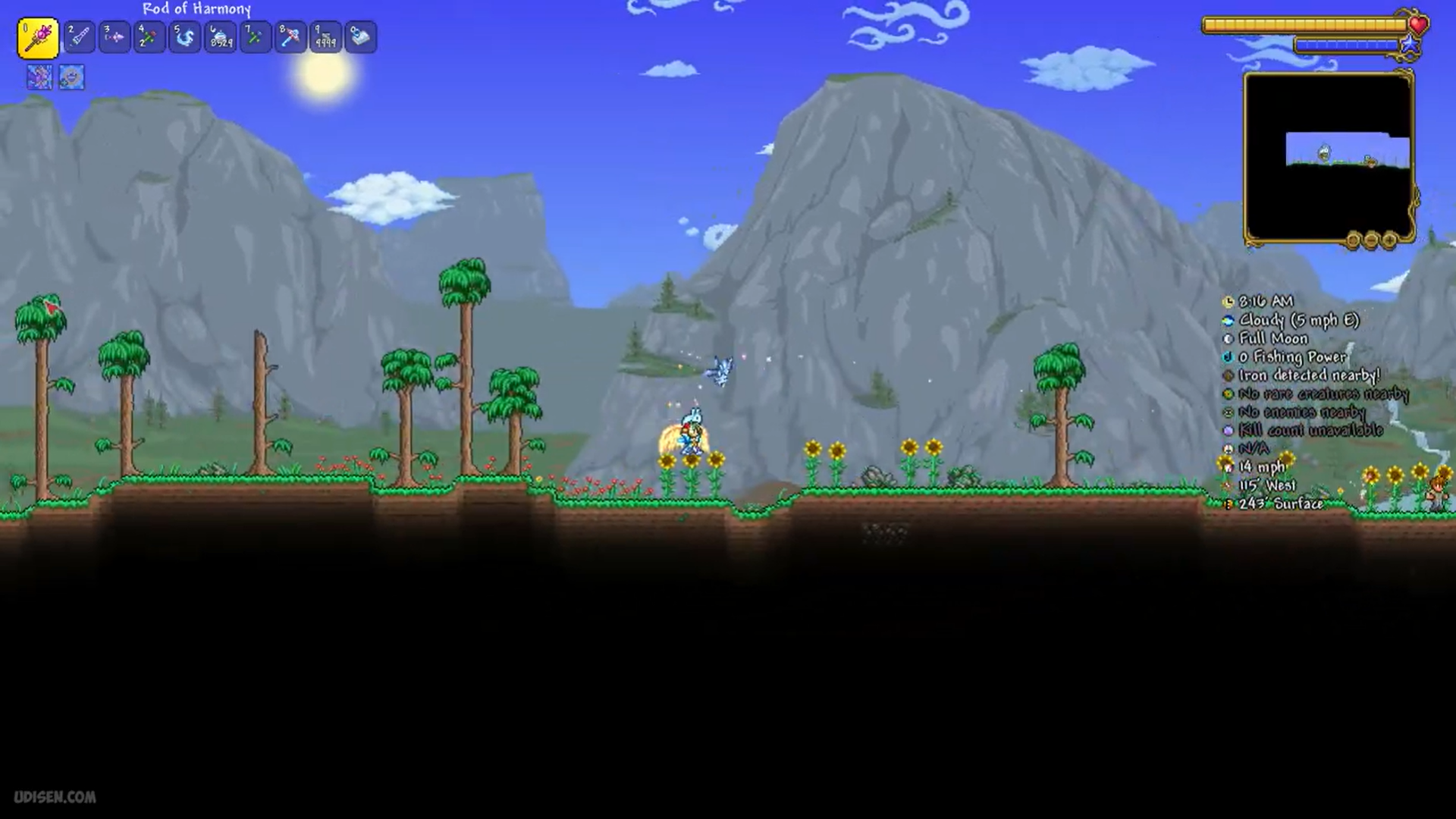This screenshot has width=1456, height=819.
Task: Select the green wand in hotbar slot 7
Action: point(254,36)
